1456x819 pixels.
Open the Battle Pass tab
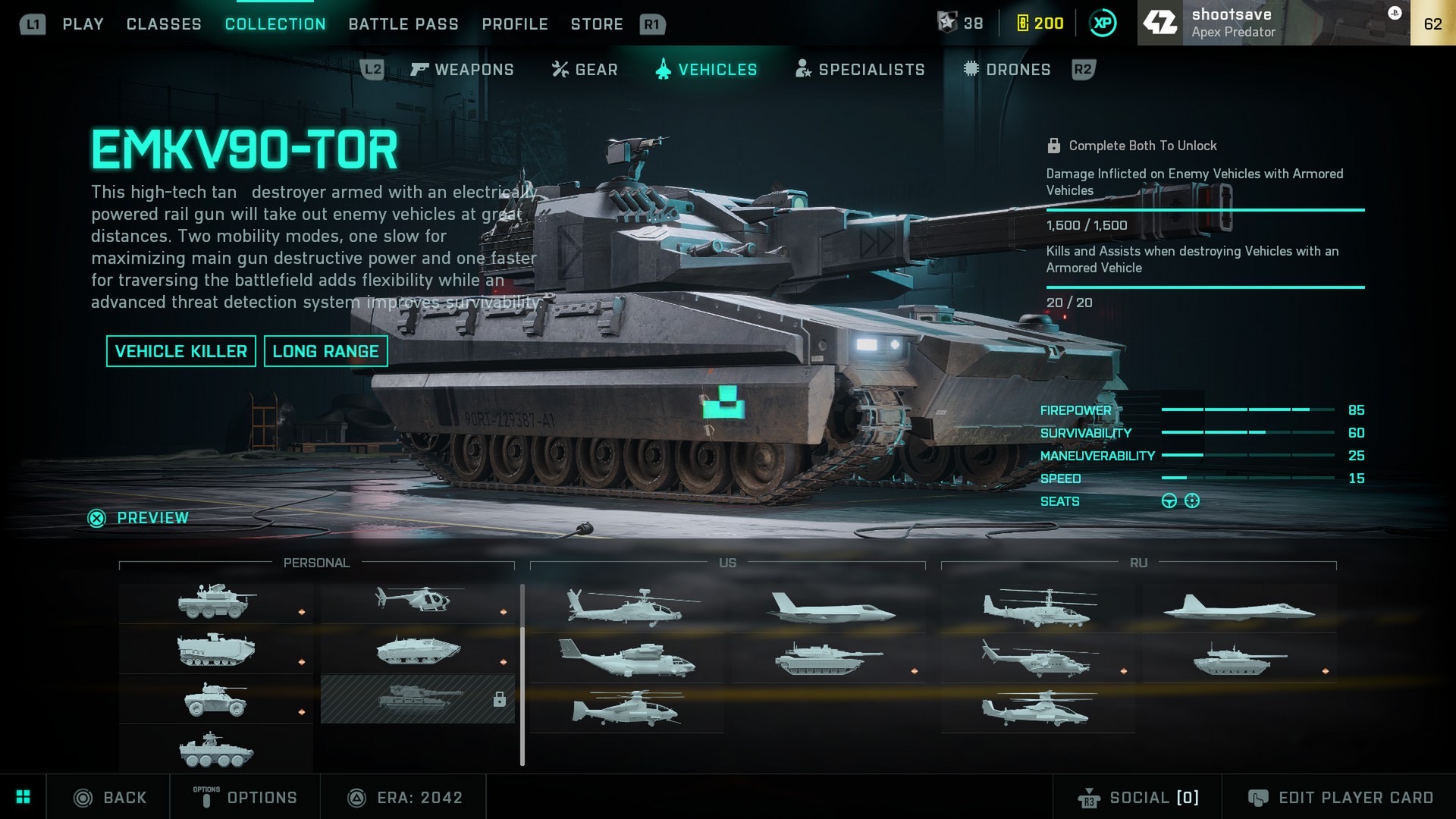click(x=403, y=24)
